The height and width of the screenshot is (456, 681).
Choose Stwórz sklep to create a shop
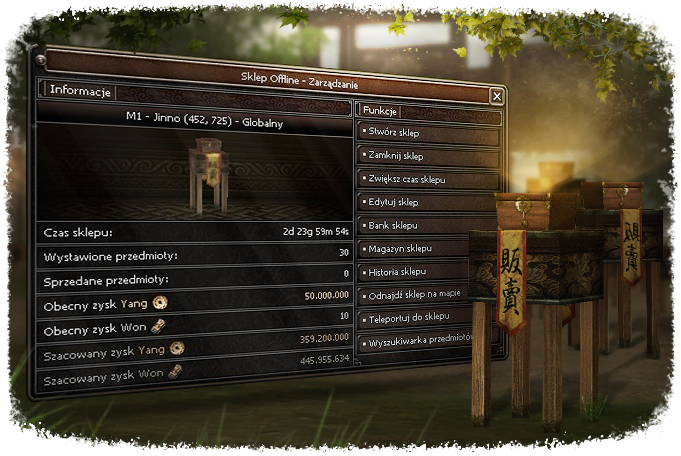[x=428, y=133]
